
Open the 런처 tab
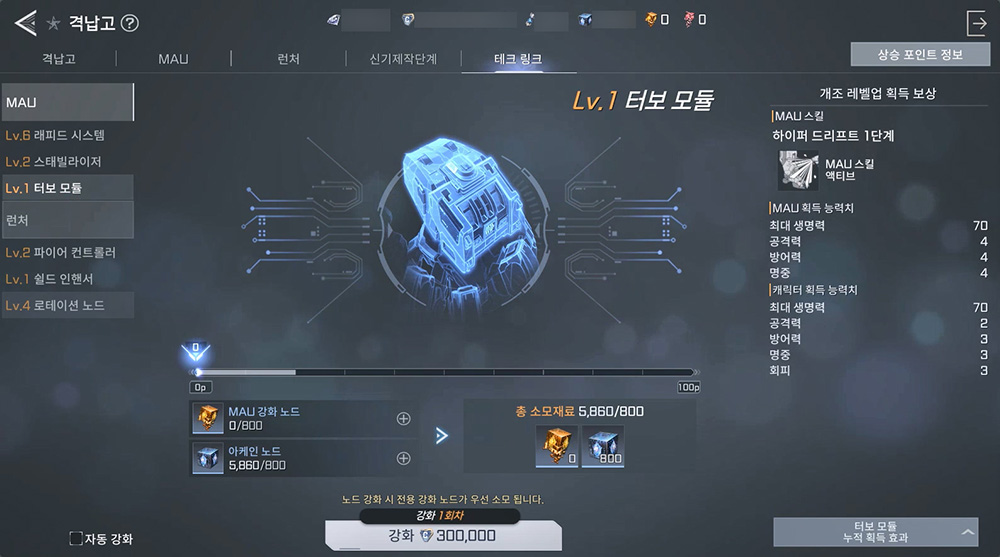289,59
